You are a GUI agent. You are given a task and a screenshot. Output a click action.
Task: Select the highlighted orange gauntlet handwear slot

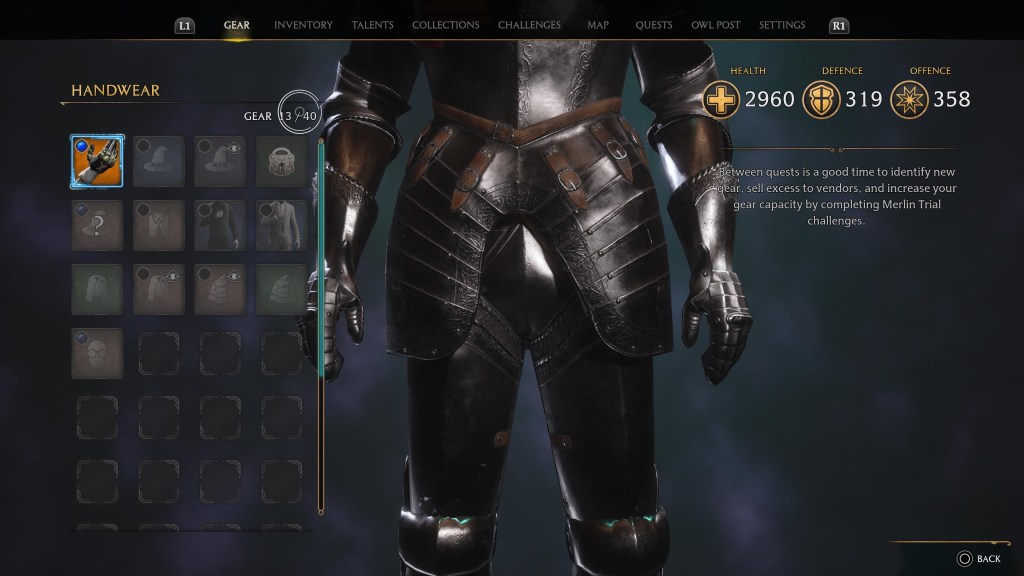click(x=97, y=161)
